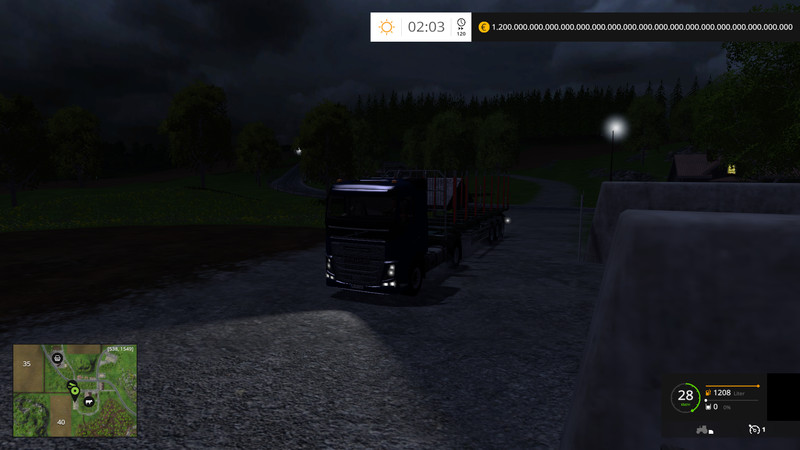Select the cow marker on the minimap

(90, 401)
